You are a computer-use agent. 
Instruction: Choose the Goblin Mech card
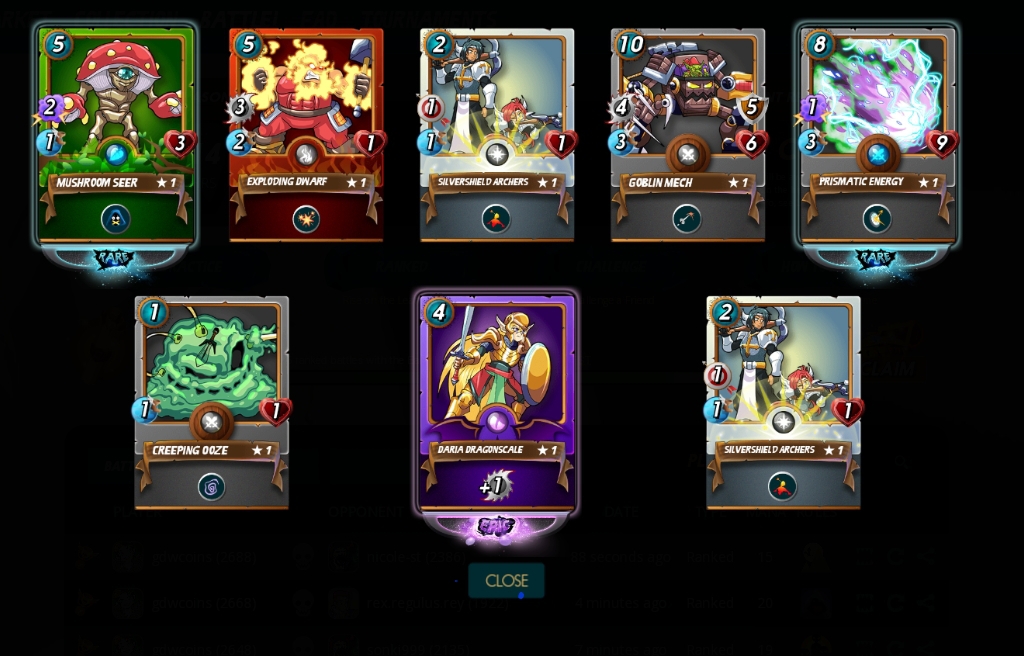point(688,135)
